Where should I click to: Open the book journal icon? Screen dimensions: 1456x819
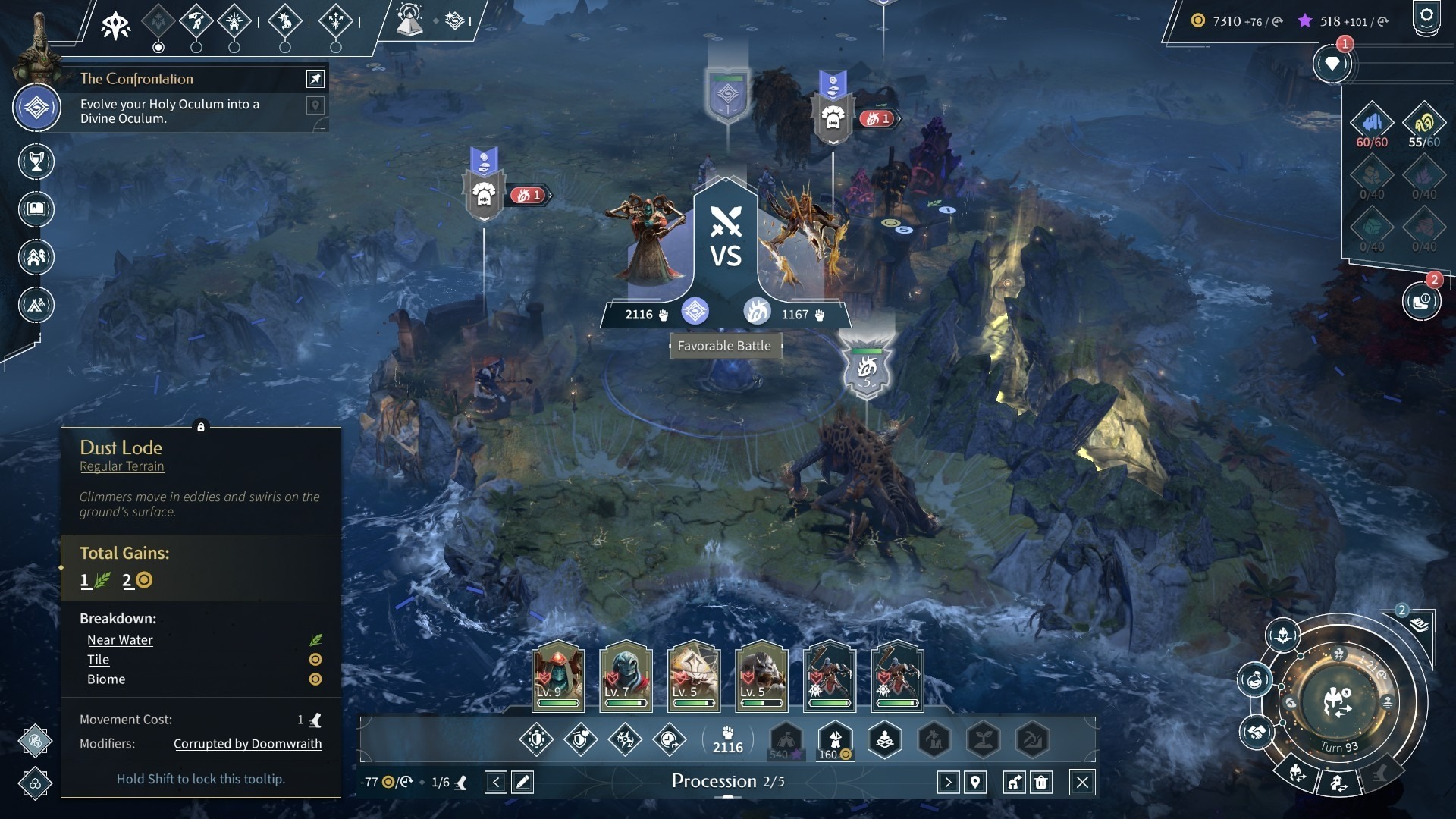[x=36, y=209]
